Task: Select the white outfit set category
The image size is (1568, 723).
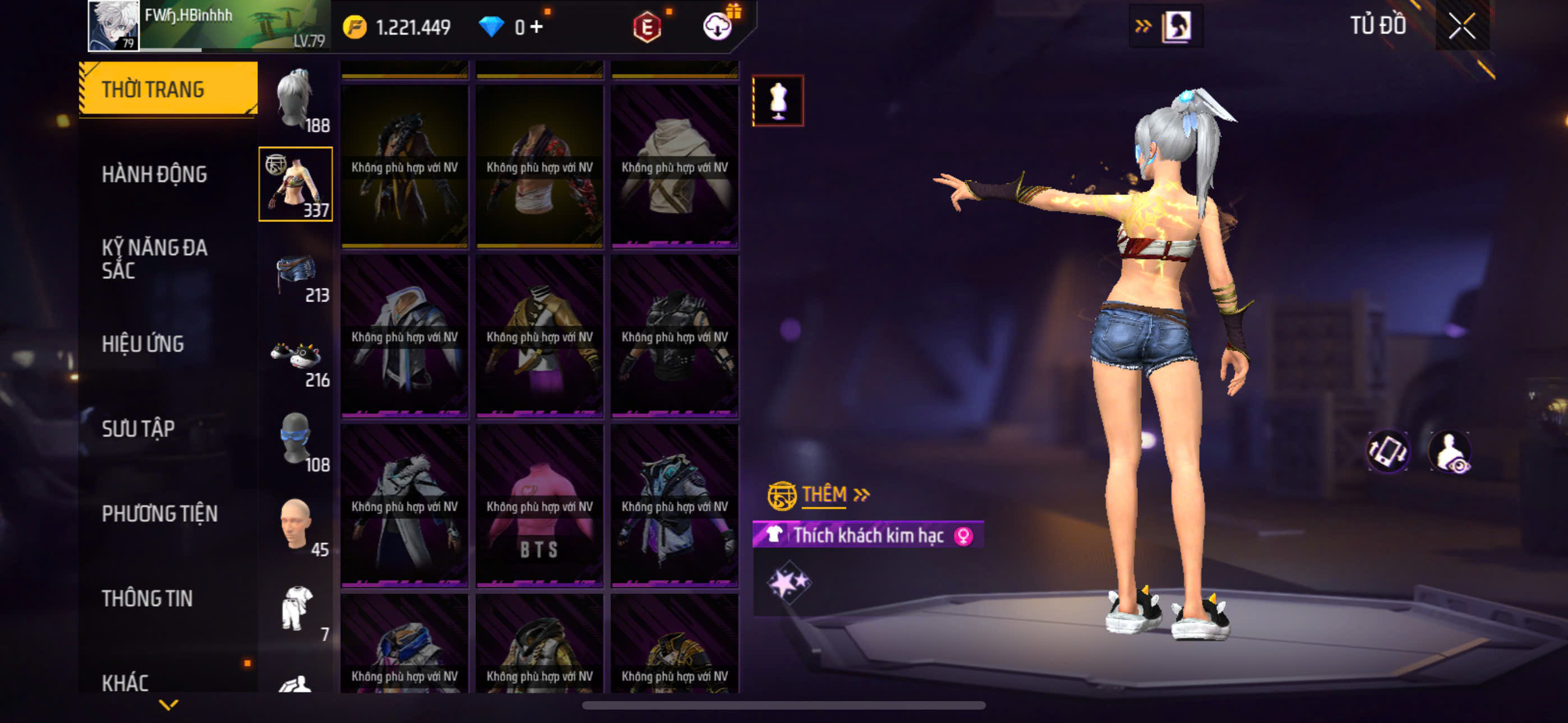Action: (x=297, y=610)
